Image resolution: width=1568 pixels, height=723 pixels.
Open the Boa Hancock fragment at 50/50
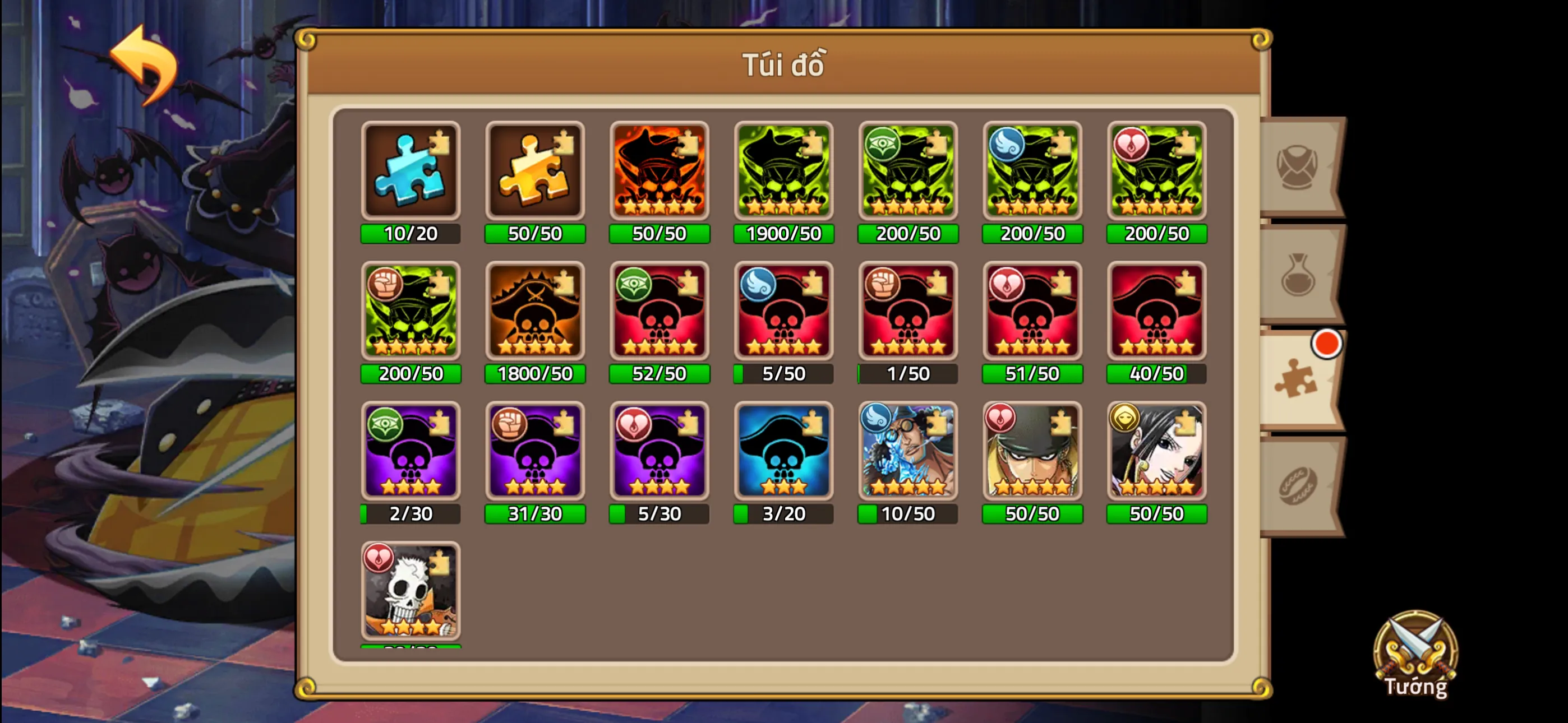click(x=1156, y=452)
